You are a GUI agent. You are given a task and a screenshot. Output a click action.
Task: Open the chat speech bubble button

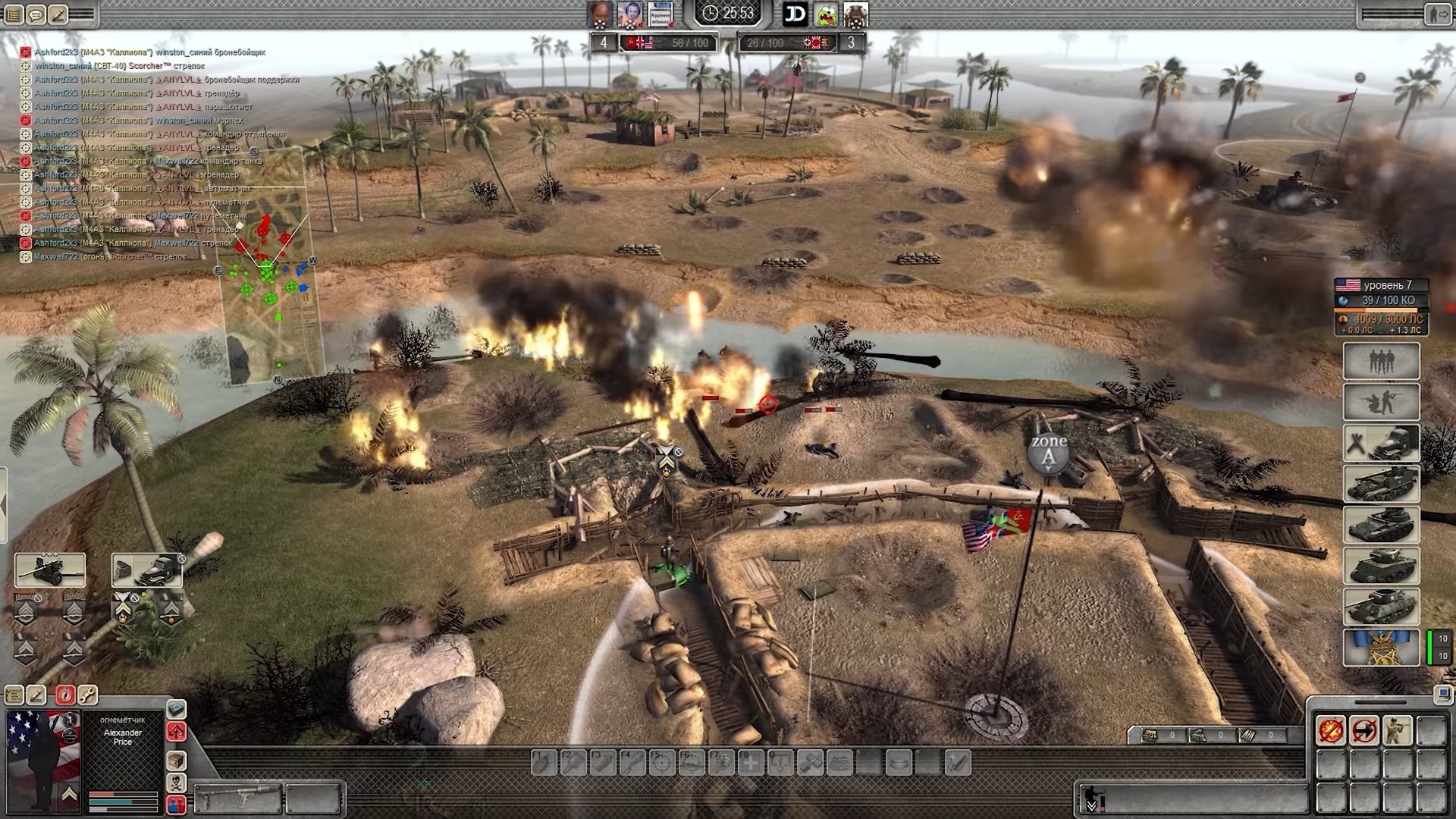pos(36,14)
